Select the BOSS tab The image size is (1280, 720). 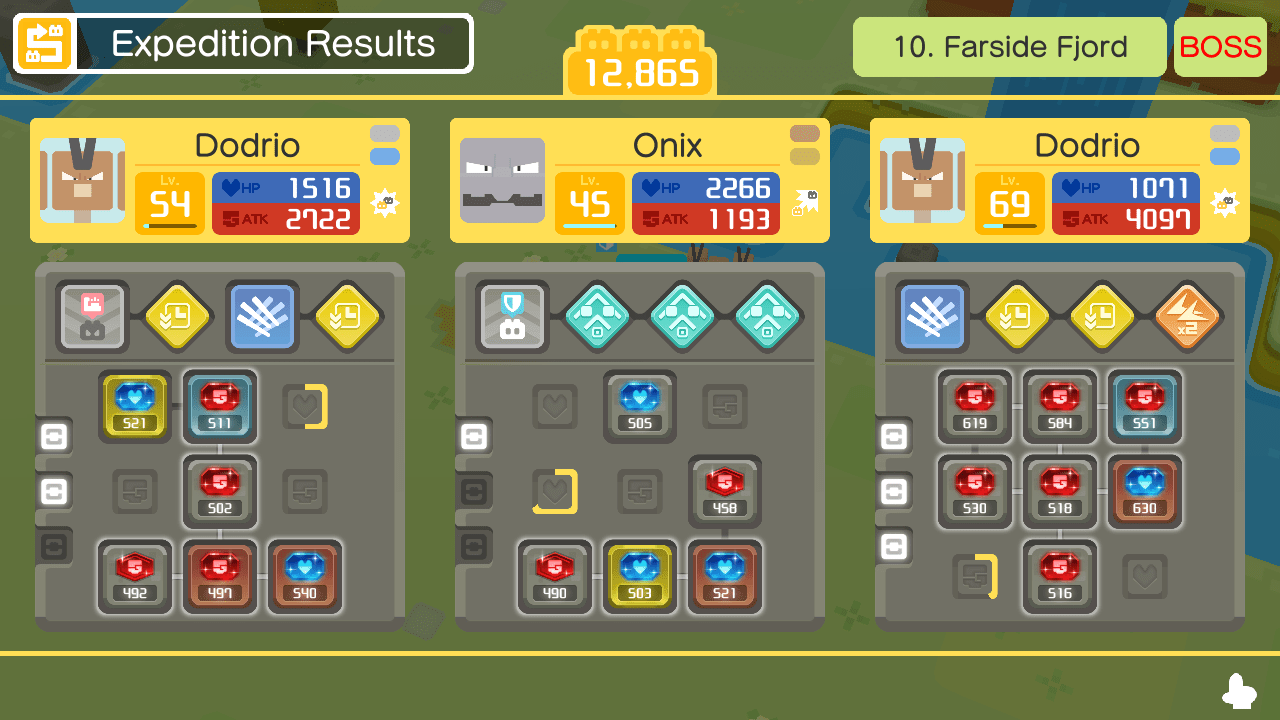click(1220, 46)
